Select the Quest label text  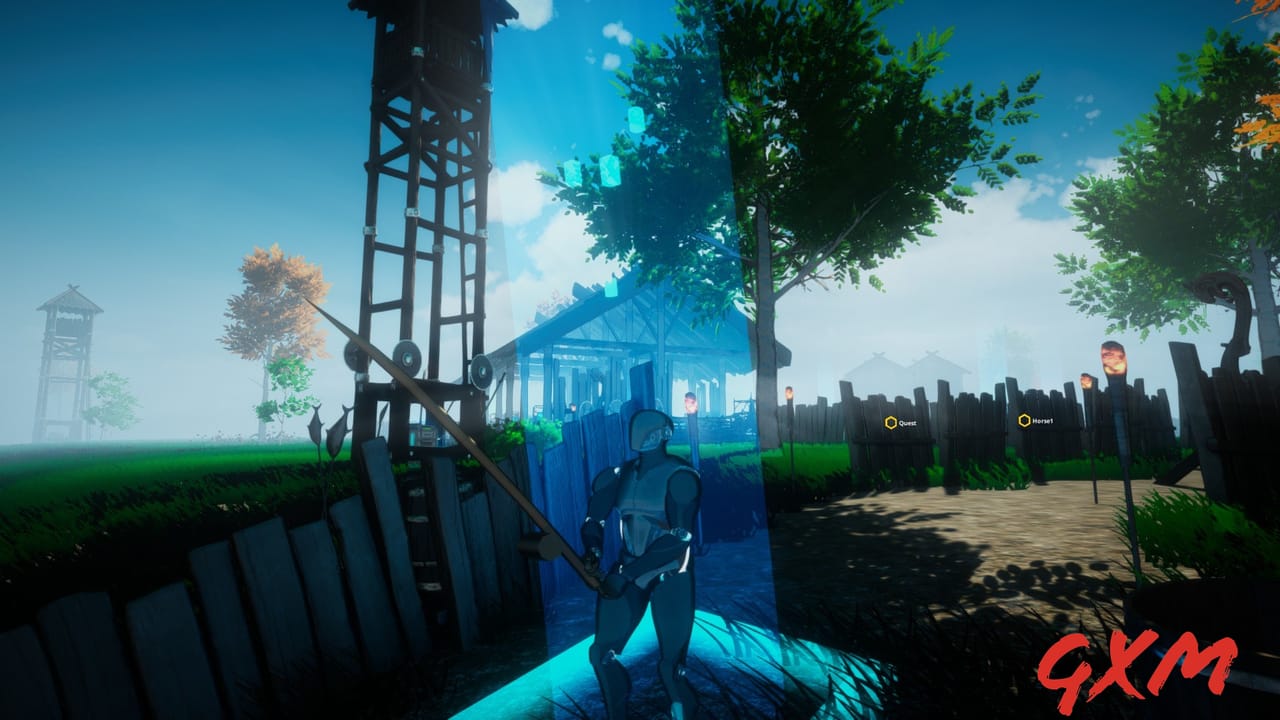[x=907, y=422]
